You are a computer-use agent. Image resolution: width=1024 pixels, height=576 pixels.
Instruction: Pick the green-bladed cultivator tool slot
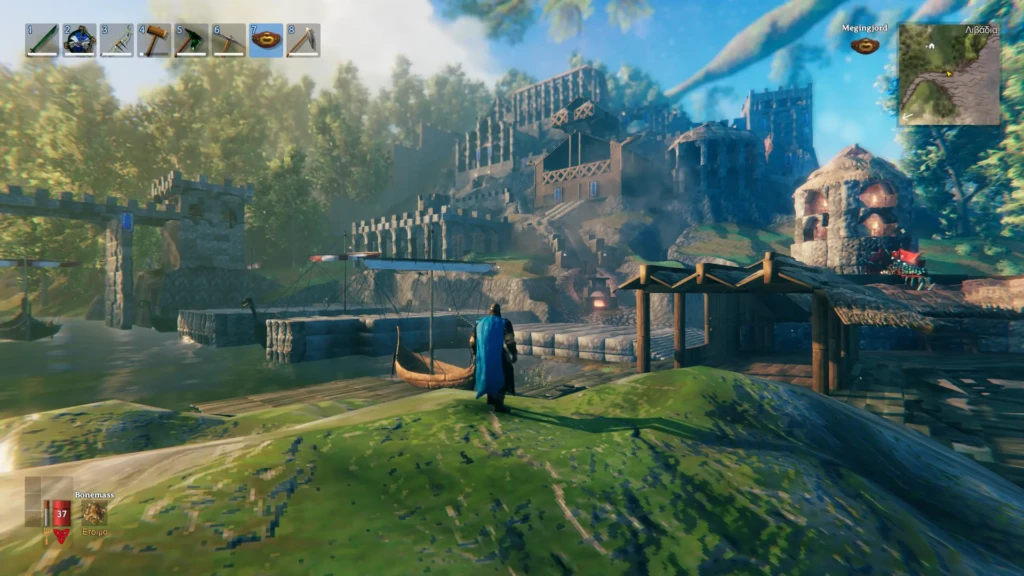191,40
